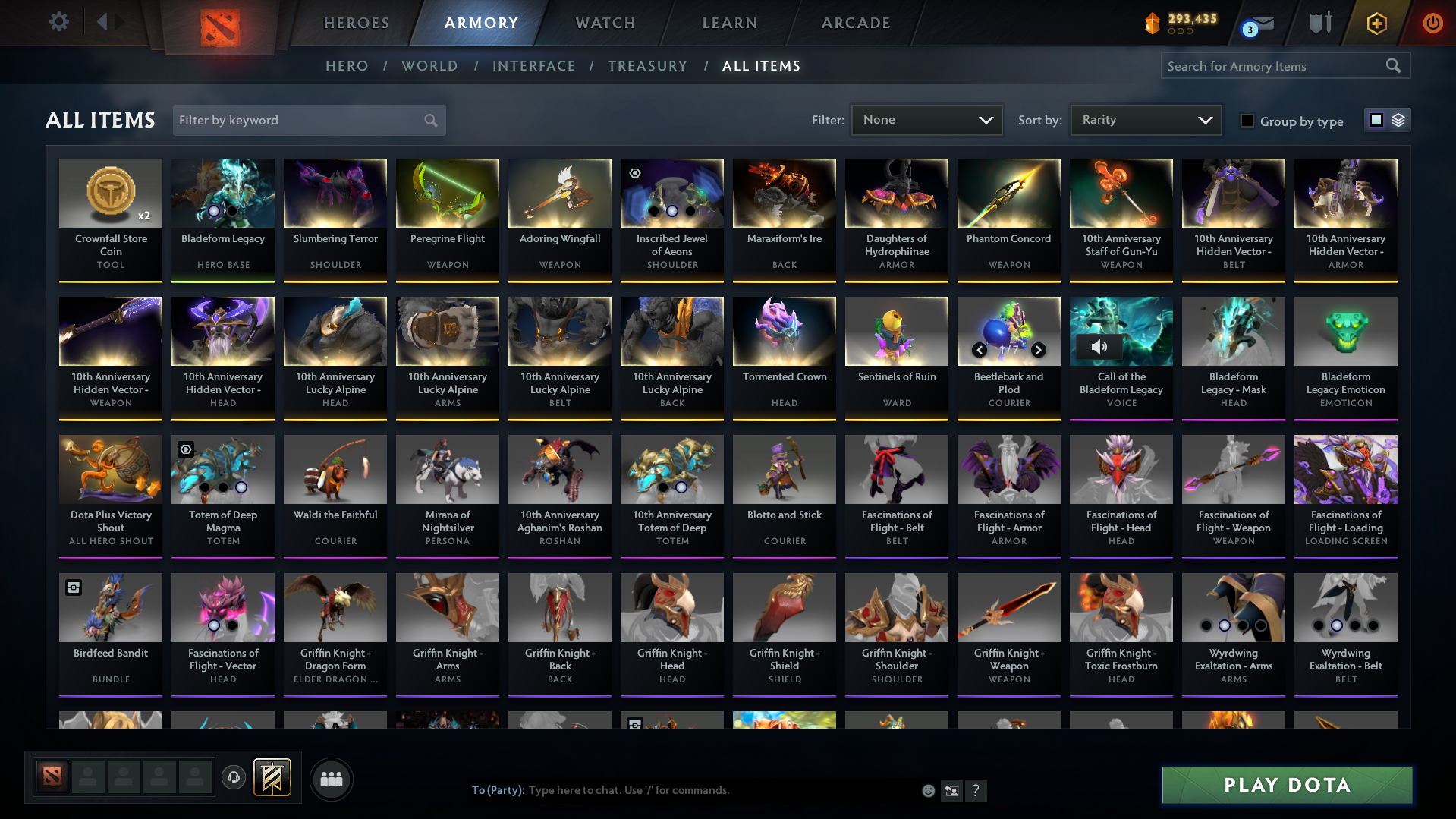Switch to the Treasury tab

click(x=647, y=66)
